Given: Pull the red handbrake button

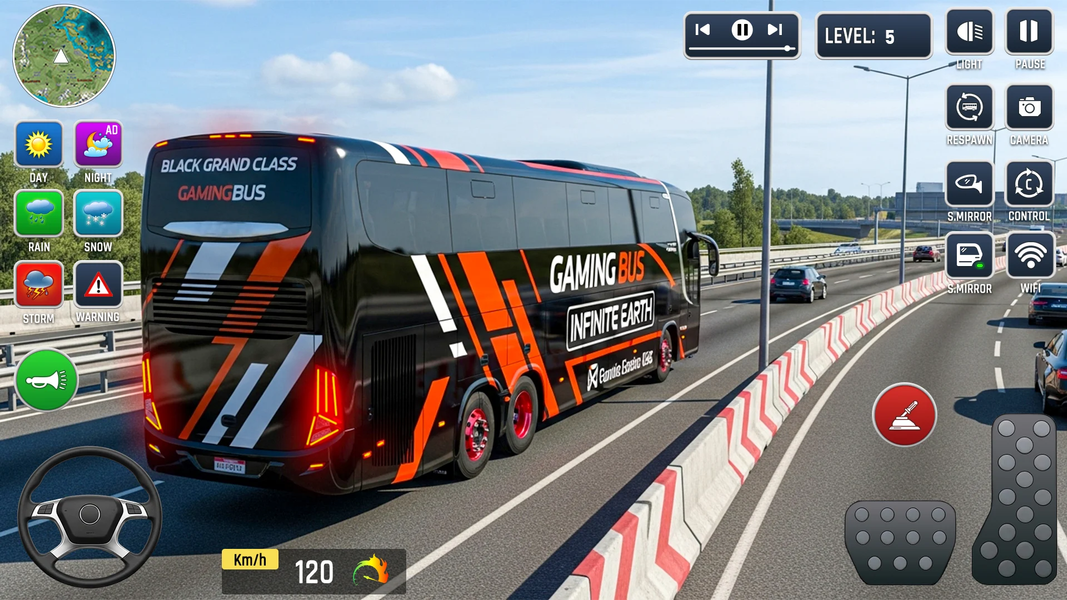Looking at the screenshot, I should [904, 414].
